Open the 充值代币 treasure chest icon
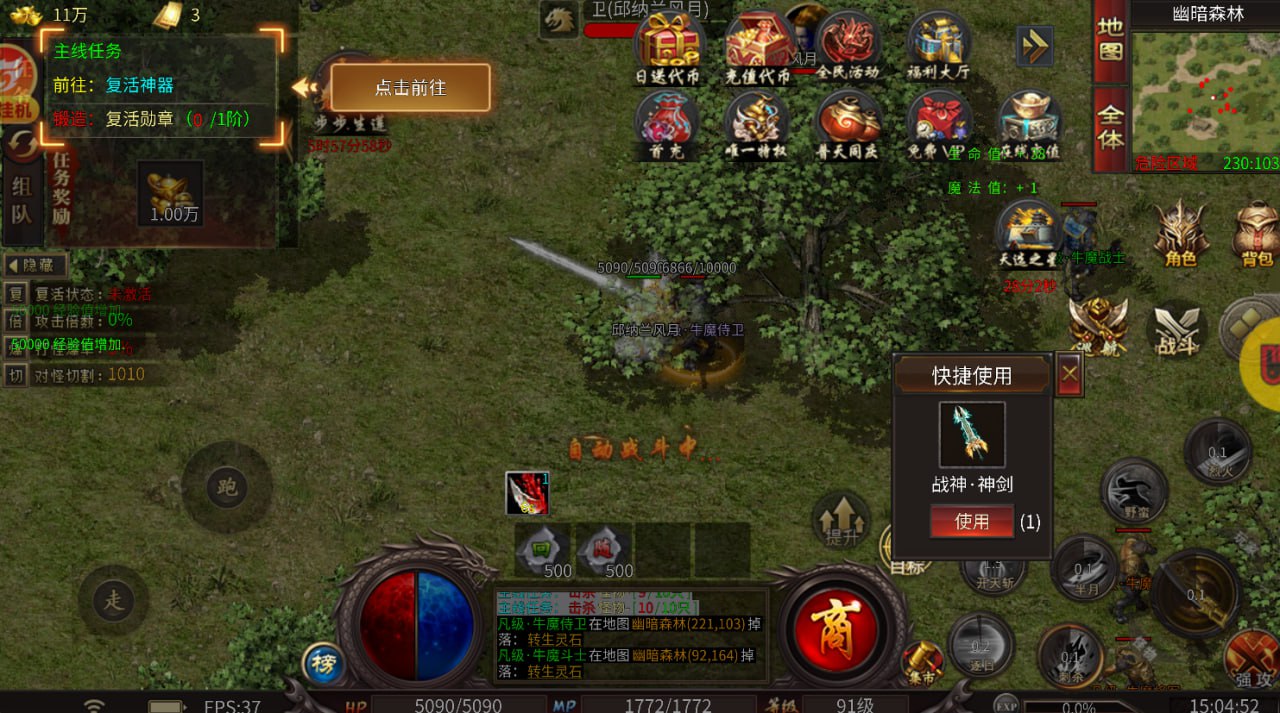Image resolution: width=1280 pixels, height=713 pixels. point(758,46)
